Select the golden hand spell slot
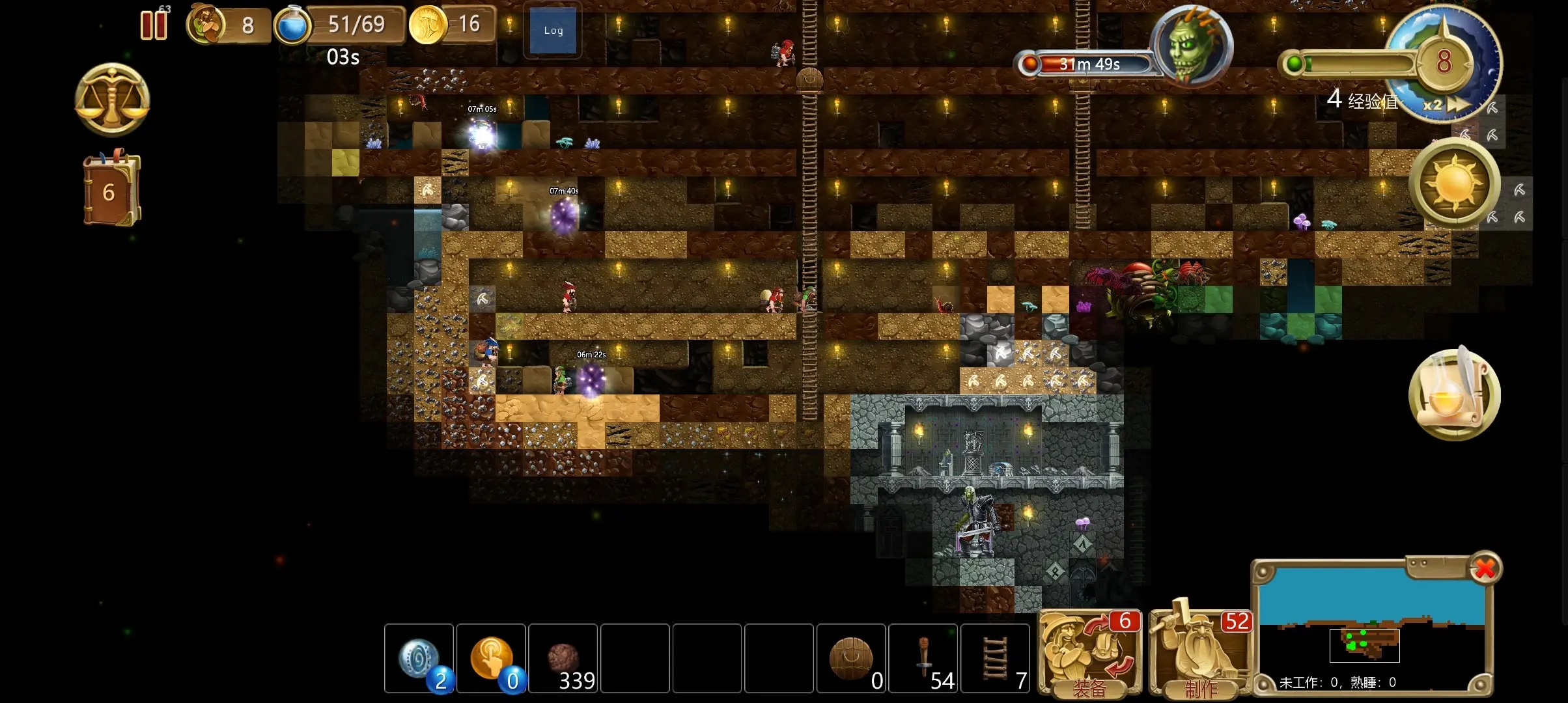 point(491,659)
